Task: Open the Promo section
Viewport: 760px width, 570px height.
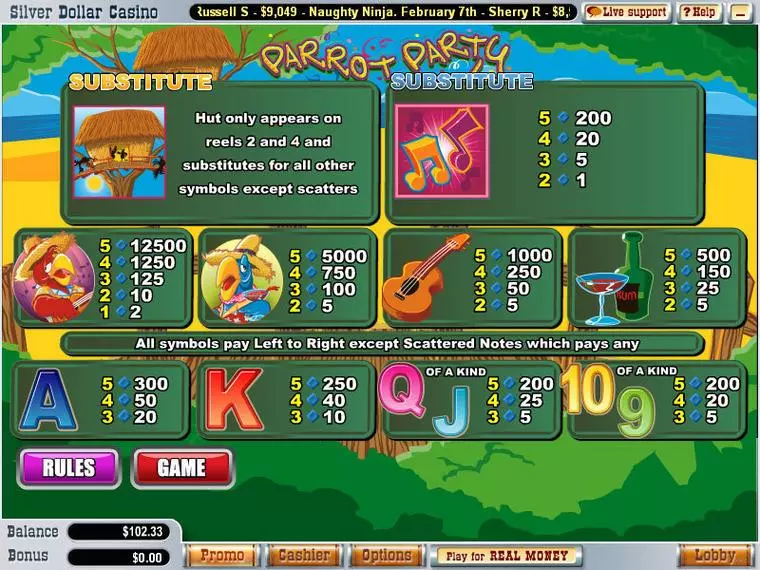Action: pyautogui.click(x=222, y=555)
